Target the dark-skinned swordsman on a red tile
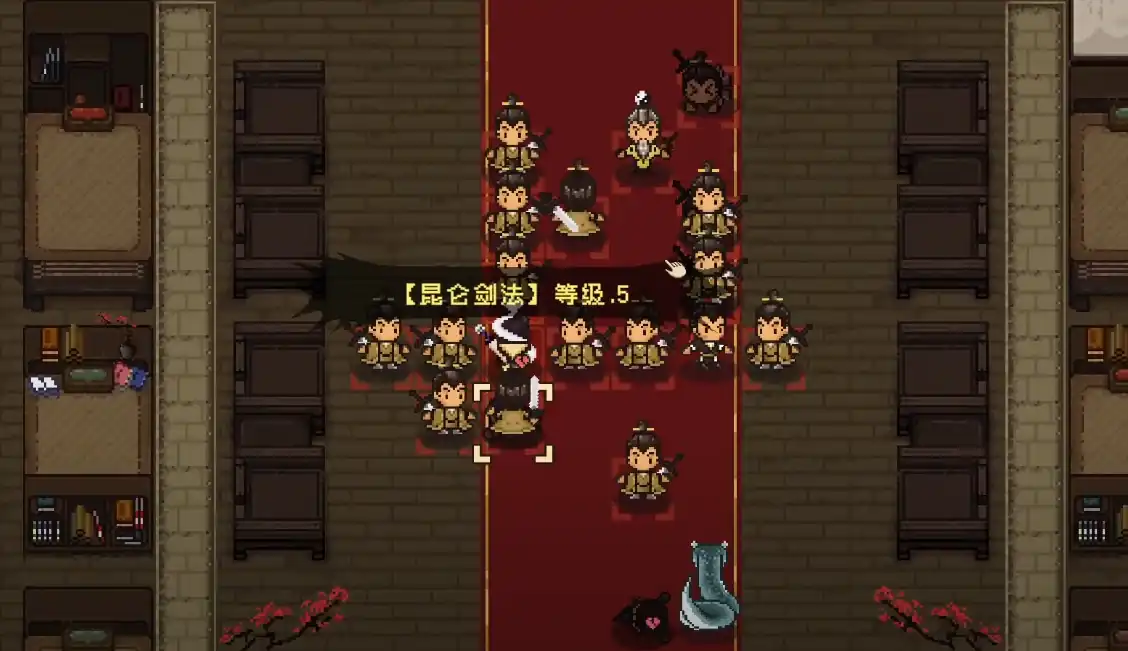The width and height of the screenshot is (1128, 651). pos(703,85)
